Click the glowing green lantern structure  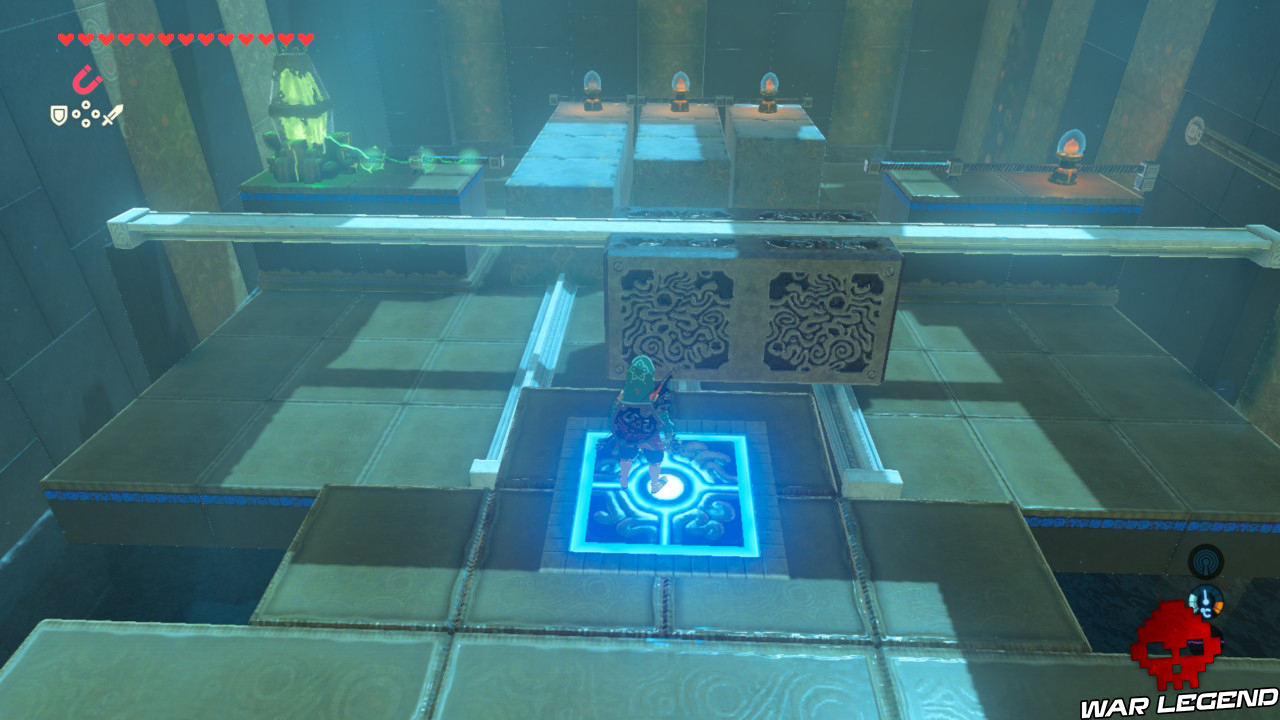click(x=300, y=110)
